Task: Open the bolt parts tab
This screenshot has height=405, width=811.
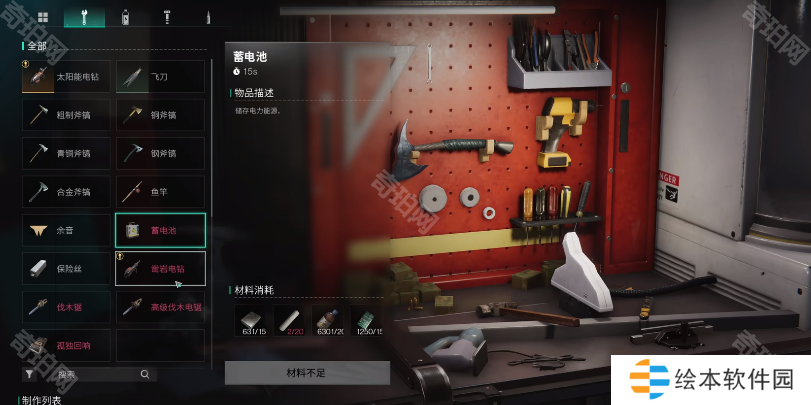Action: (167, 17)
